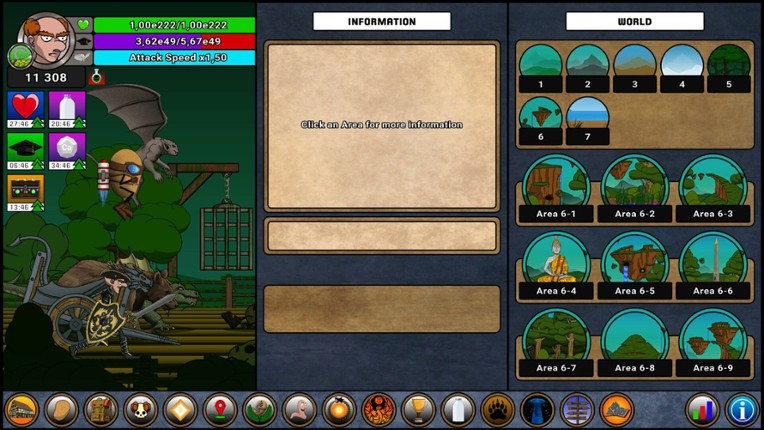
Task: Open the bar chart statistics button
Action: pos(702,409)
